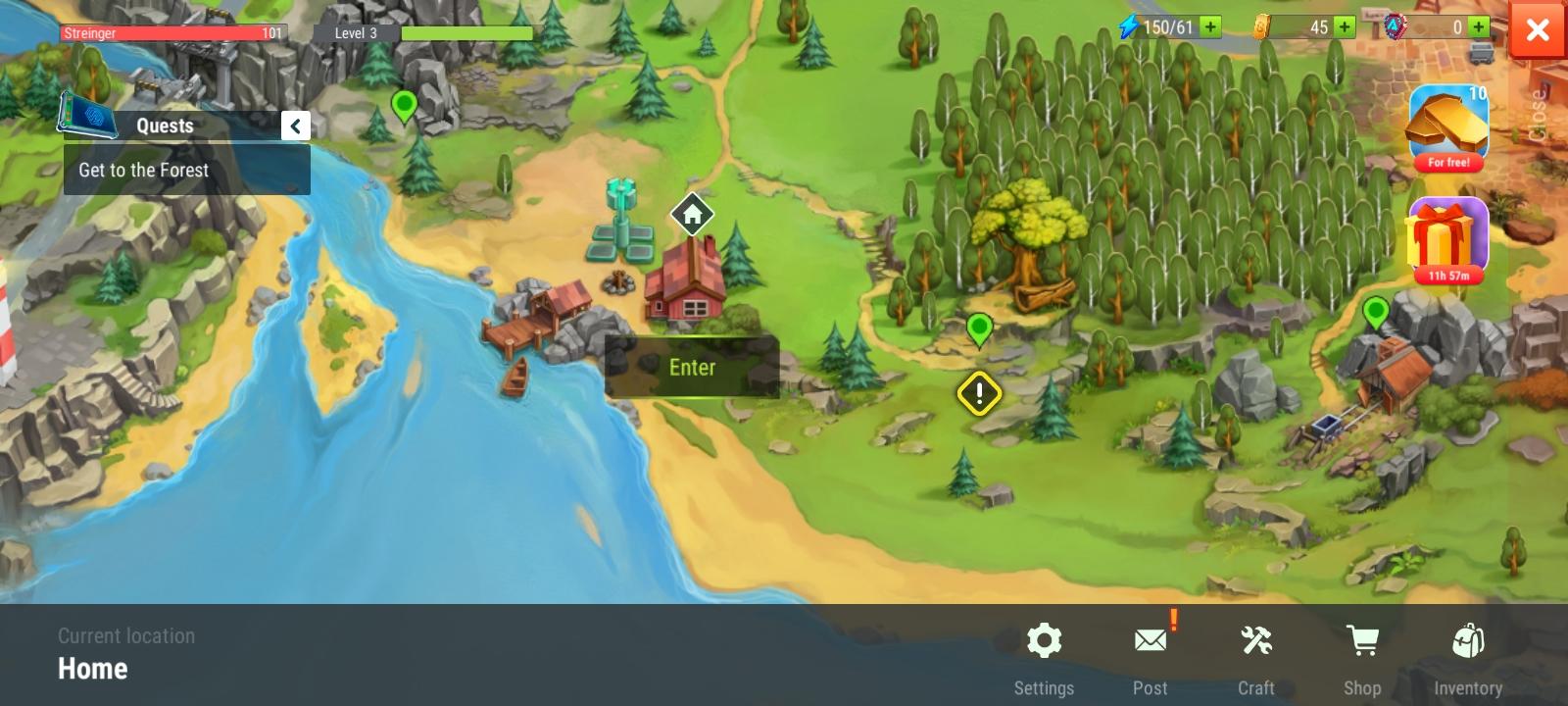The image size is (1568, 706).
Task: Open the Inventory backpack icon
Action: click(x=1468, y=640)
